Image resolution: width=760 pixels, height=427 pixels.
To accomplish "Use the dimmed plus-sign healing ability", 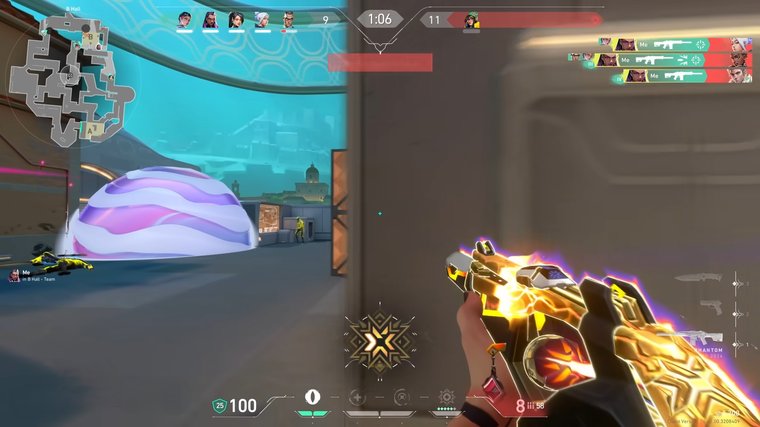I will pos(356,396).
